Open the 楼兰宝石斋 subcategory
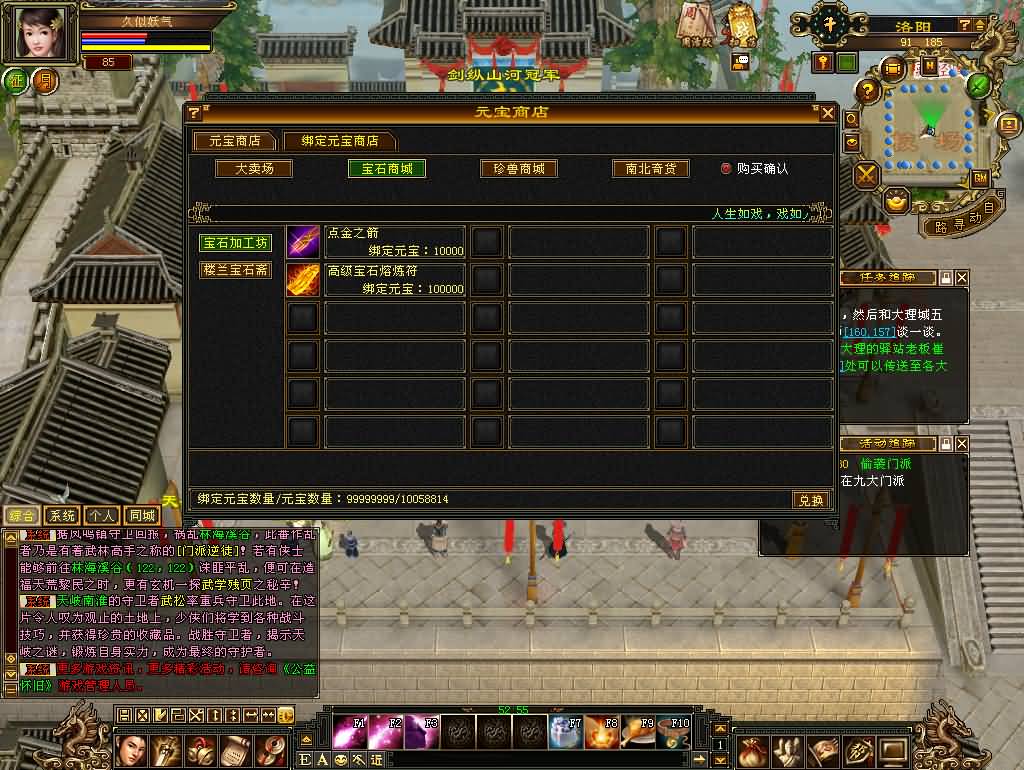The height and width of the screenshot is (770, 1024). pyautogui.click(x=235, y=270)
